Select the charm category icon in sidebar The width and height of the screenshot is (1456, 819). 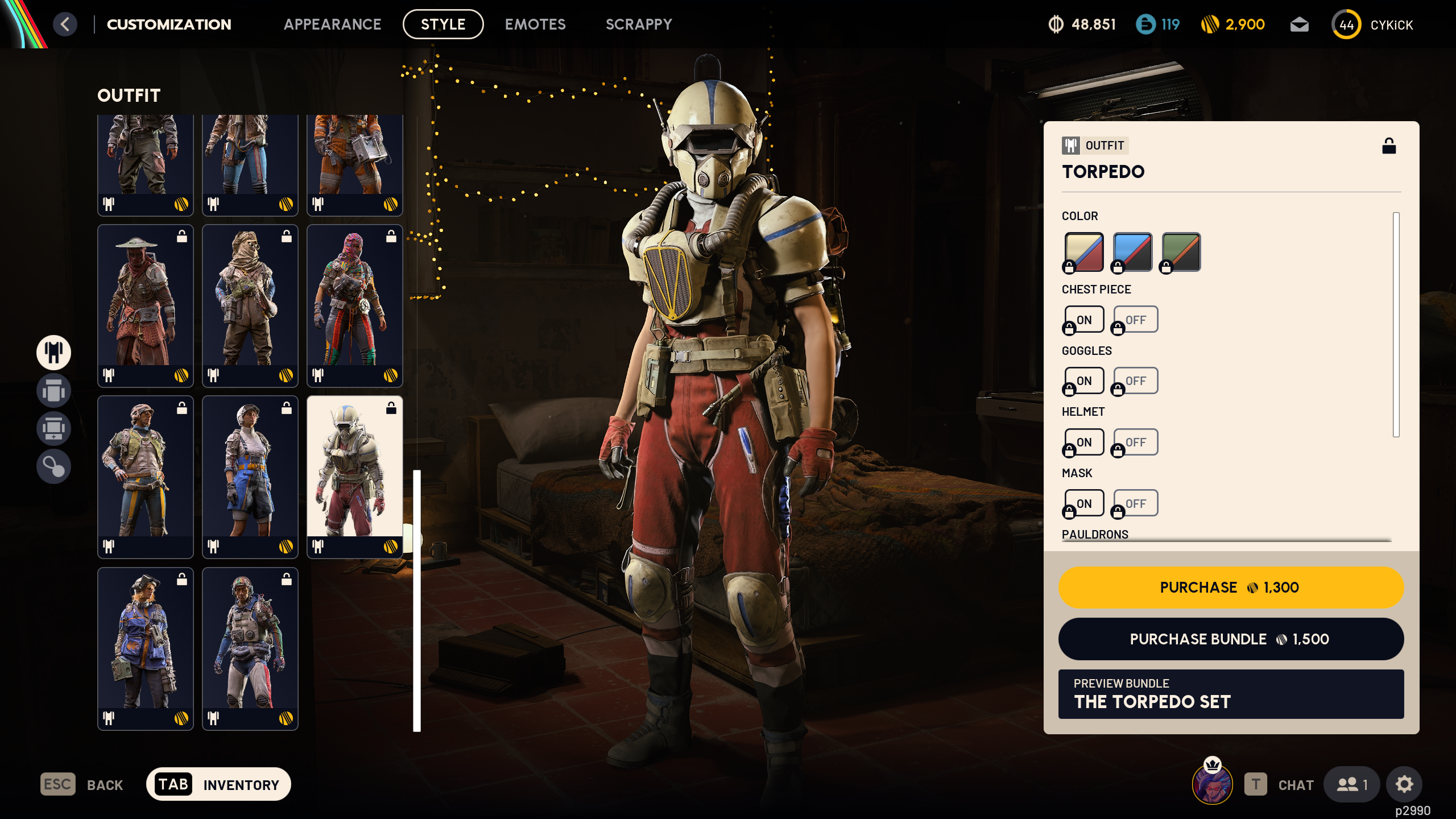pyautogui.click(x=53, y=468)
